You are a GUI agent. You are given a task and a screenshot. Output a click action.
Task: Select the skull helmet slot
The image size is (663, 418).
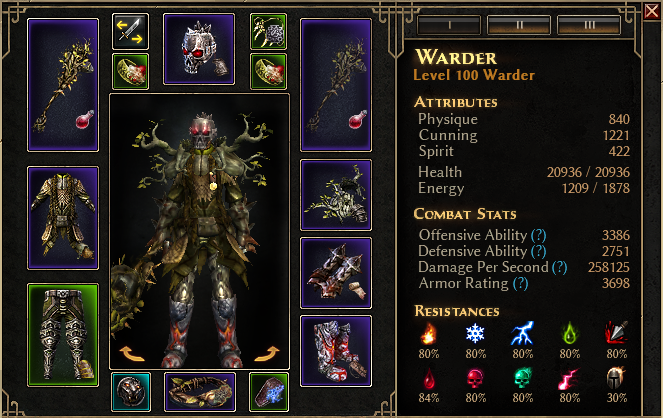[198, 49]
